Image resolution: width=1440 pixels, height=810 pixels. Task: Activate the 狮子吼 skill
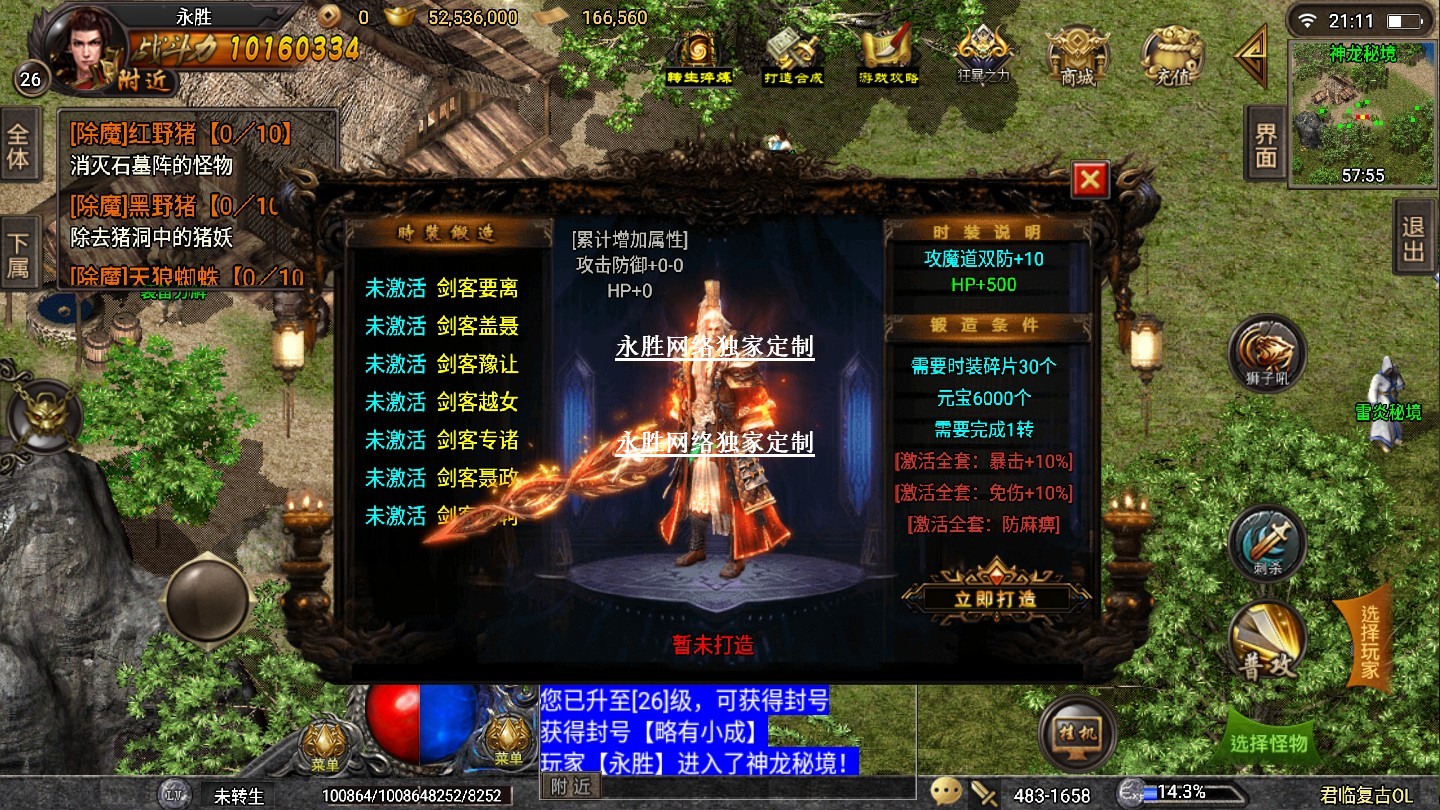(1267, 354)
